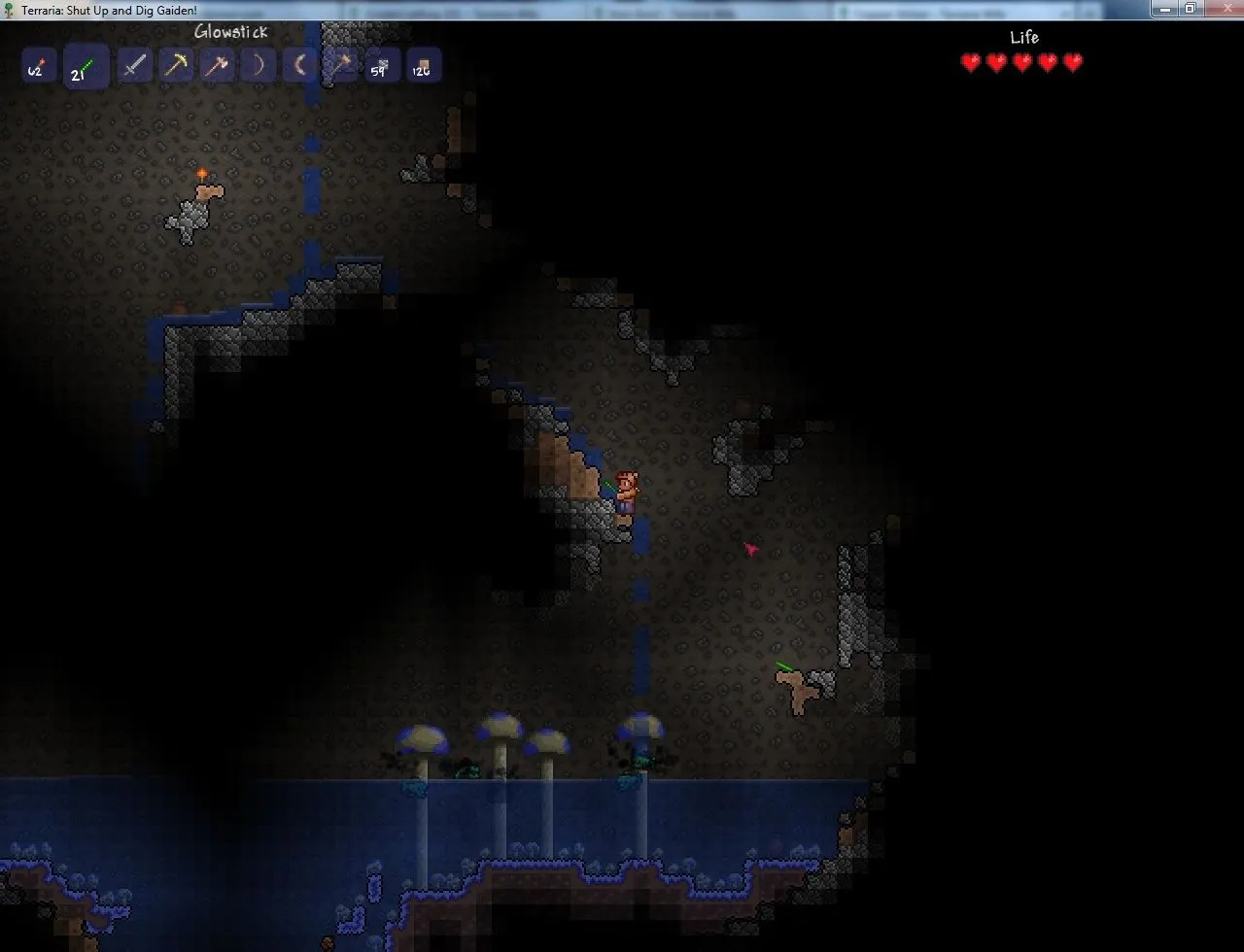Select the torch slot with 62
Screen dimensions: 1244x952
tap(37, 68)
